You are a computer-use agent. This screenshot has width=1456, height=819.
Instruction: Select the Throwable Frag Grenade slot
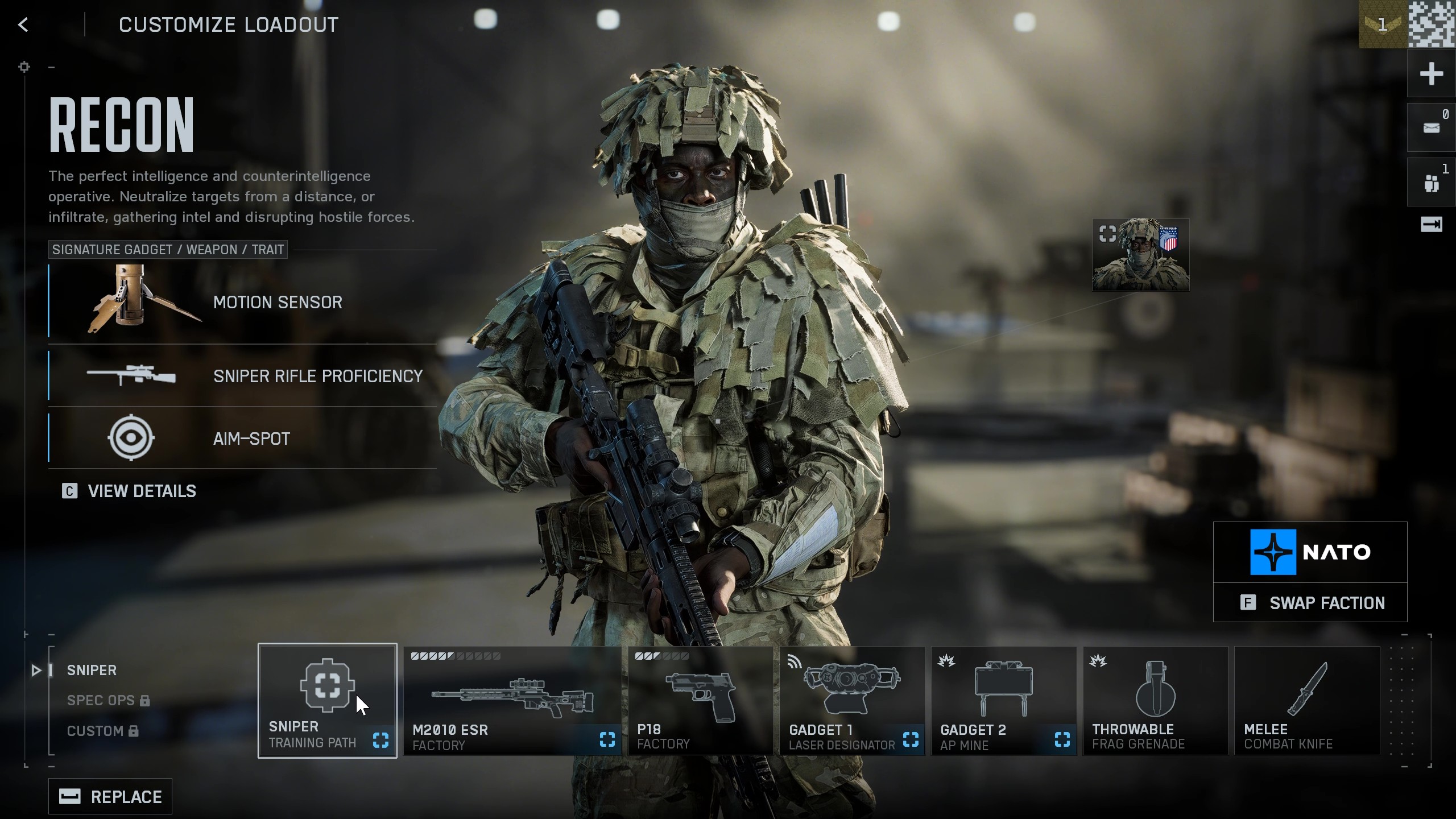coord(1155,700)
